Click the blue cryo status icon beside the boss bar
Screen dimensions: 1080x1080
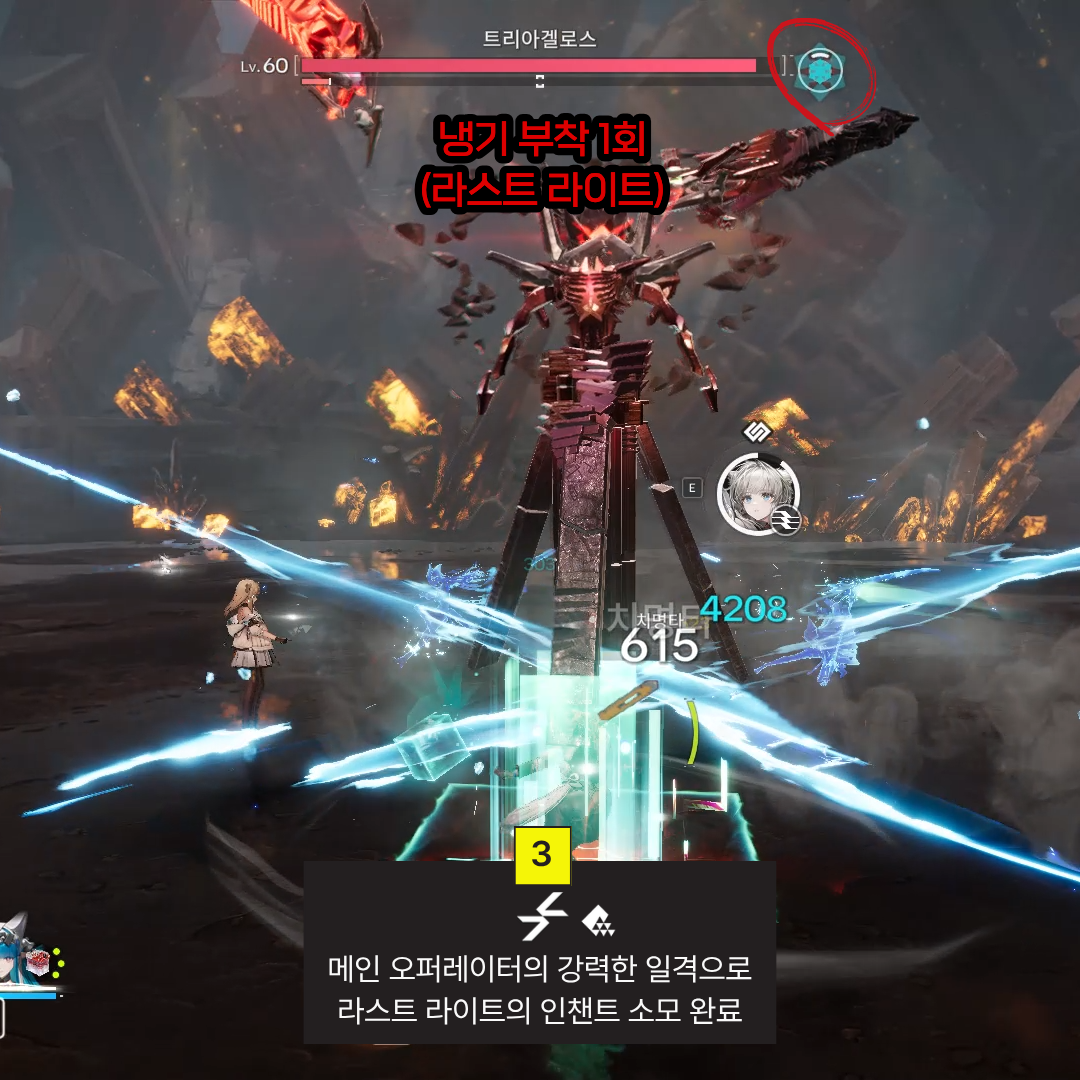tap(821, 69)
